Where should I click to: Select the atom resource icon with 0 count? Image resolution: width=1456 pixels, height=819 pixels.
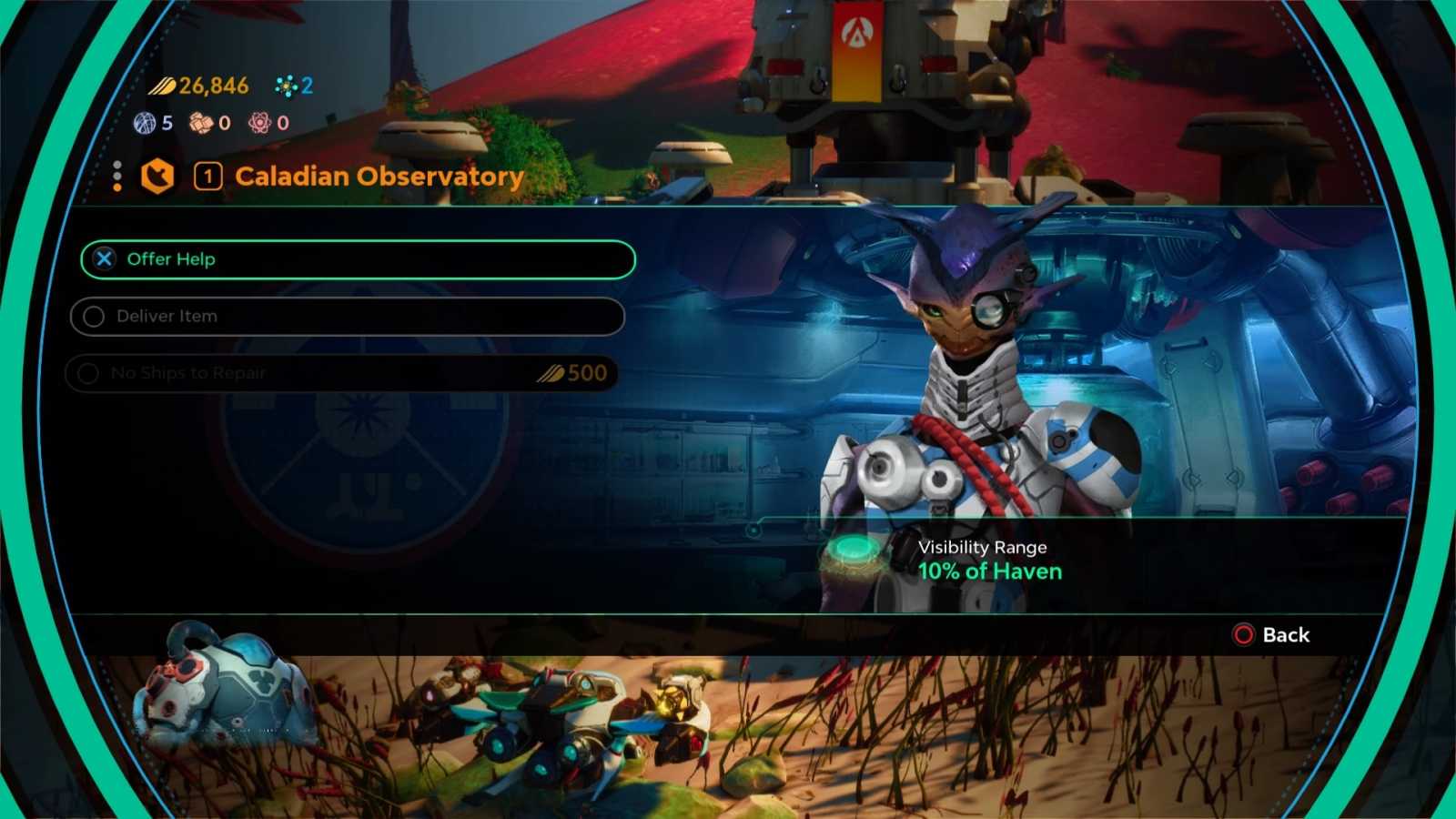[x=258, y=123]
